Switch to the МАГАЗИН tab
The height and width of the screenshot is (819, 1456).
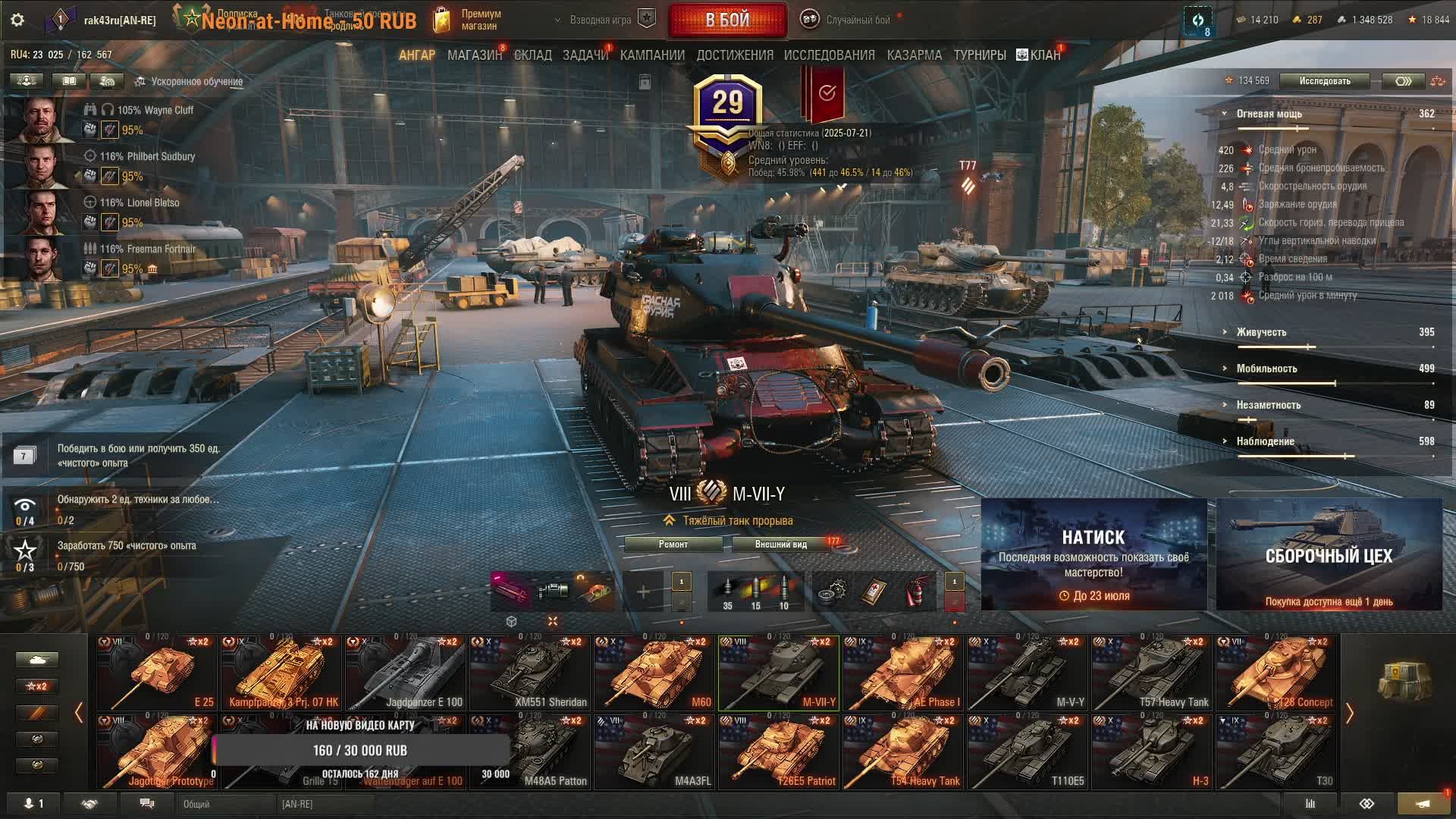(x=474, y=55)
